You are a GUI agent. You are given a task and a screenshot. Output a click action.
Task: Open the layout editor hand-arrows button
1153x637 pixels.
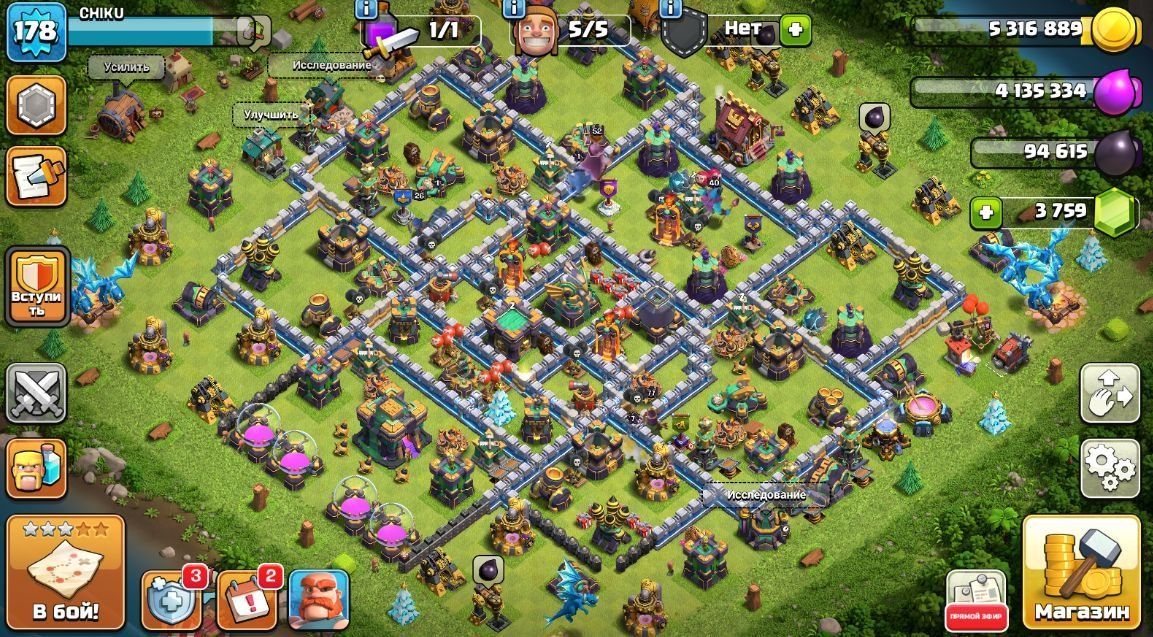tap(1109, 394)
